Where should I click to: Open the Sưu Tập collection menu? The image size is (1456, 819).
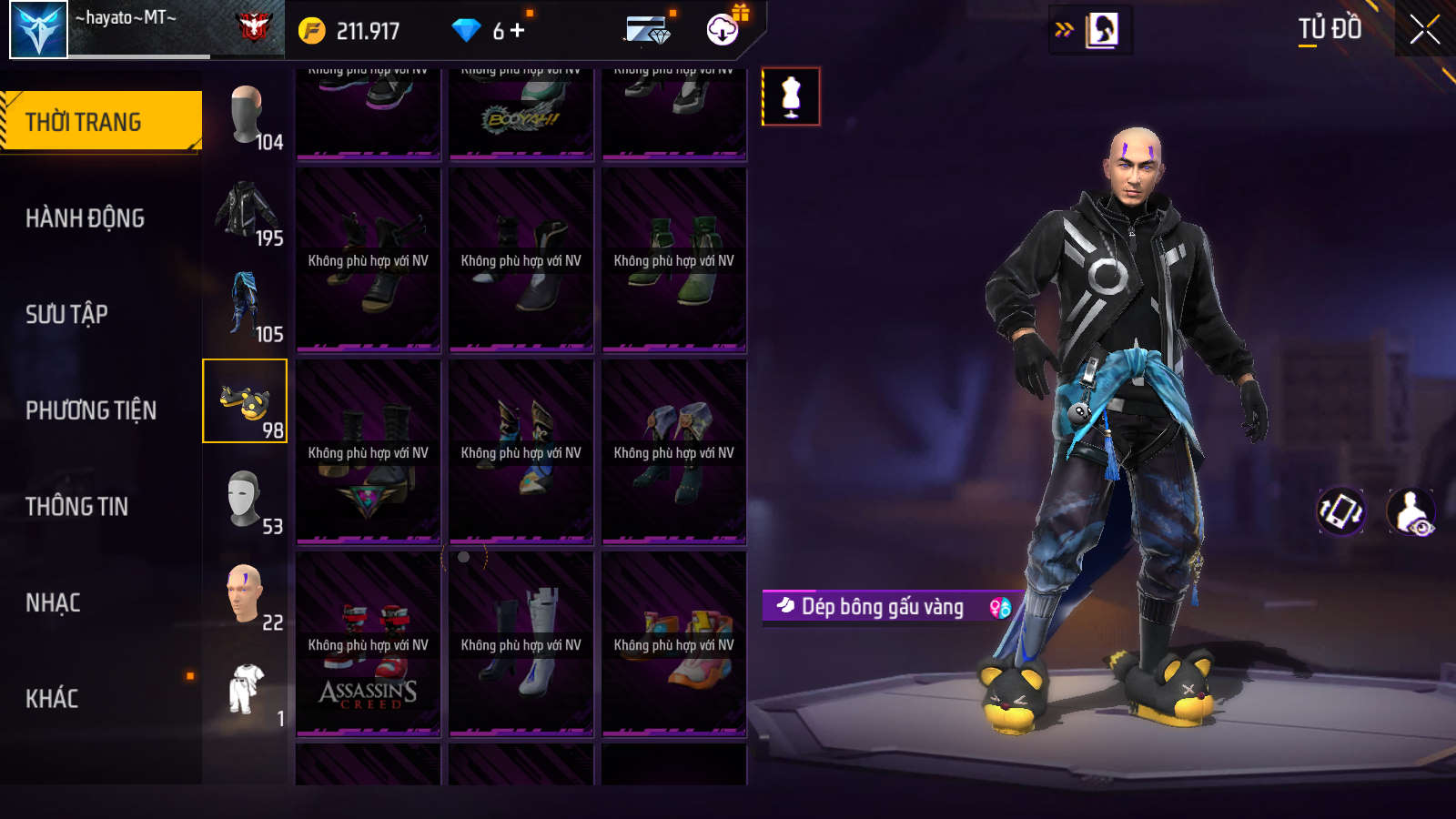coord(66,314)
